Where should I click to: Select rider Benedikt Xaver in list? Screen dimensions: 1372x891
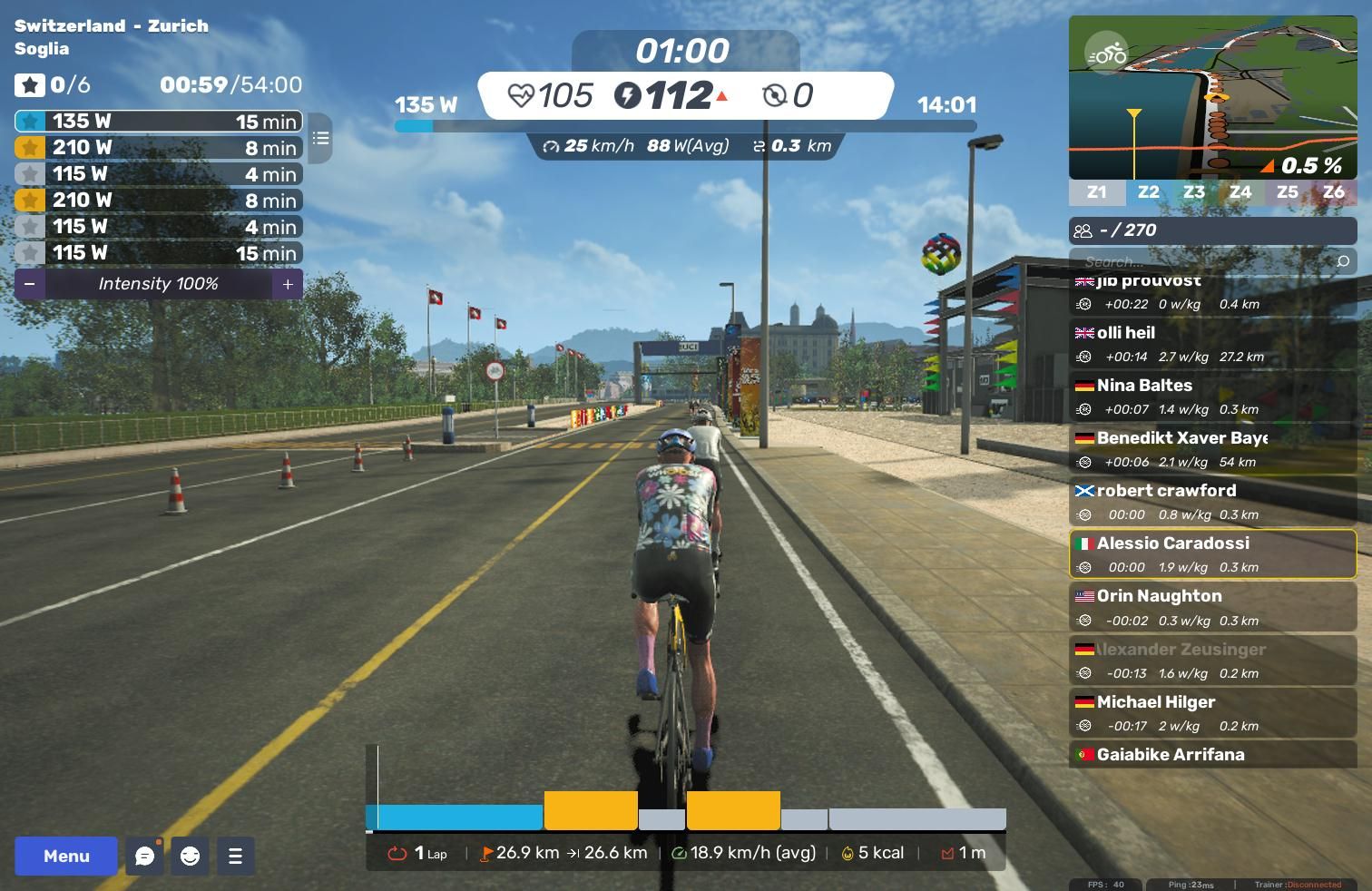[1212, 449]
